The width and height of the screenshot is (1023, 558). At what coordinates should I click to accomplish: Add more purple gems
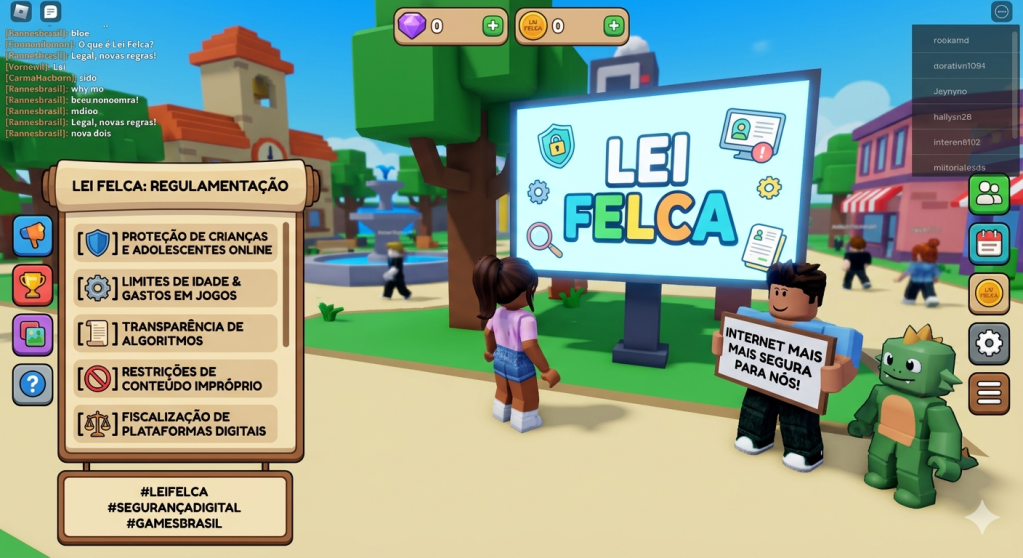click(493, 26)
